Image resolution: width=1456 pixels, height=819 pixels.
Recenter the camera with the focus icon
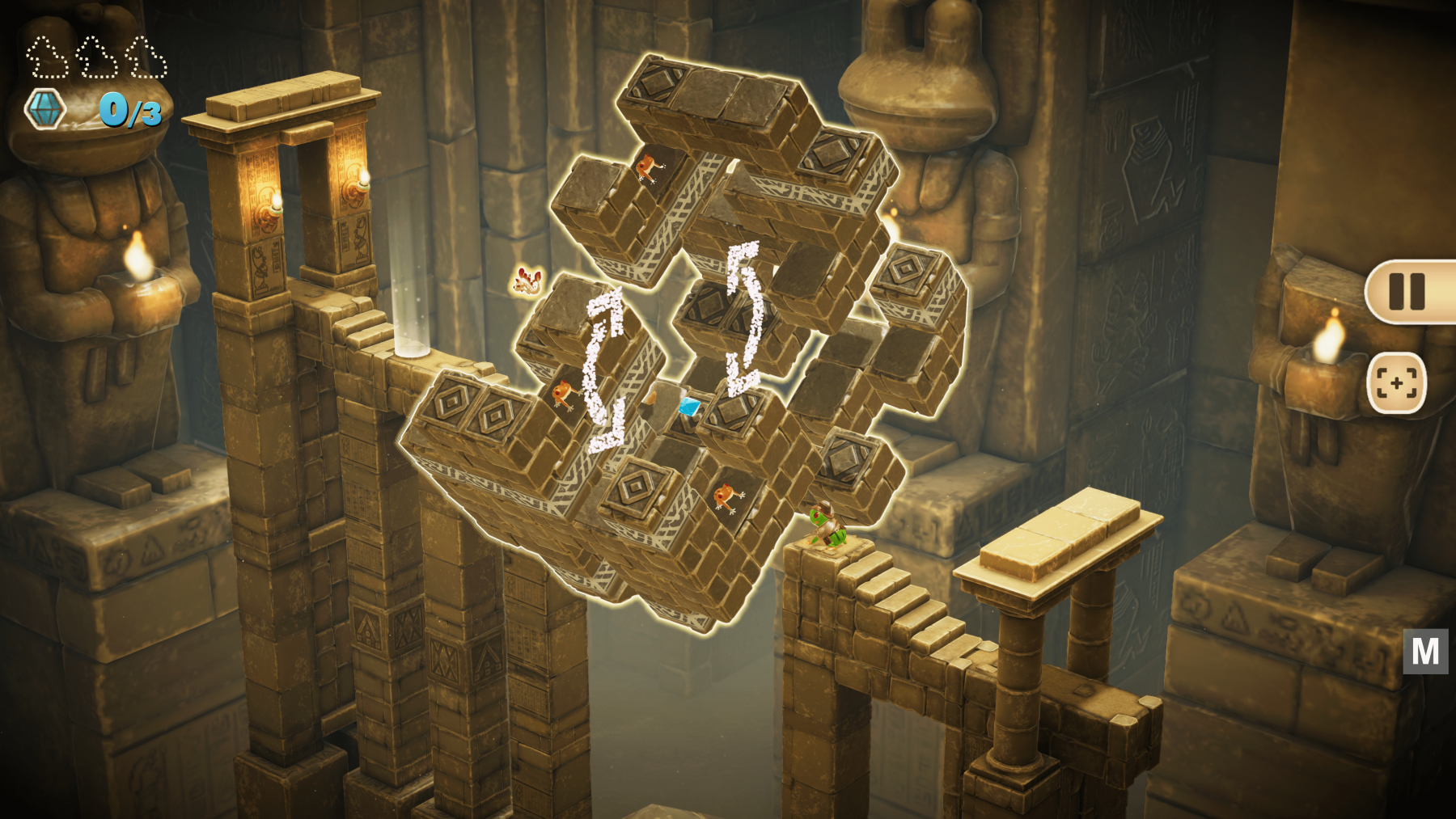(1396, 383)
